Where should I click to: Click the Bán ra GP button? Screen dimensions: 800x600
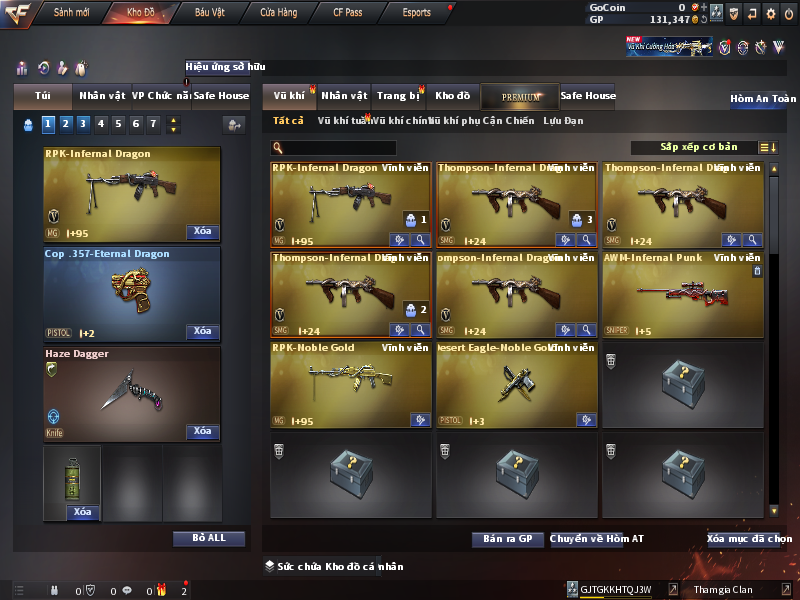507,539
